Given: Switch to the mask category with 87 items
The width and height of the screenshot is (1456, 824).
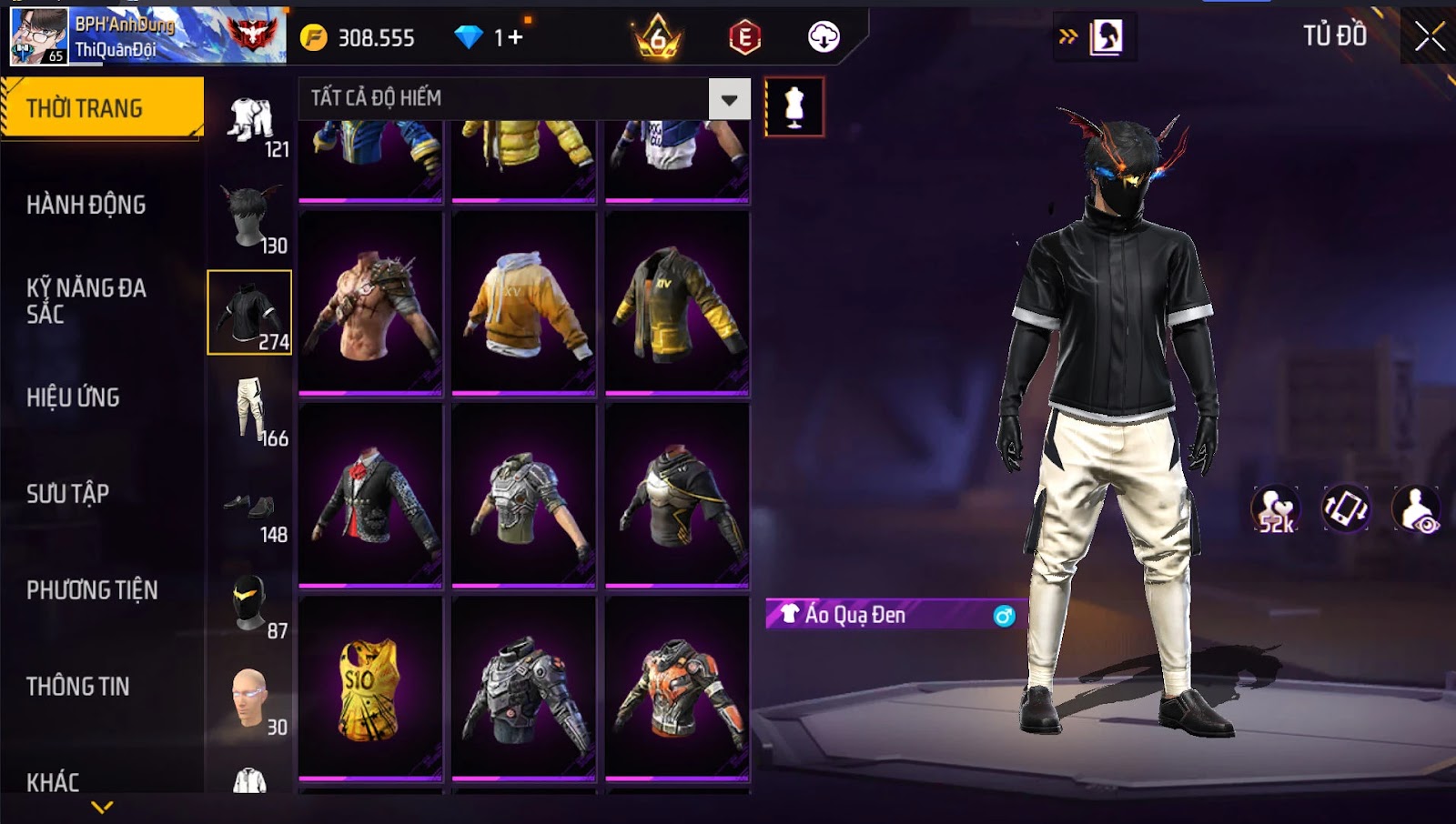Looking at the screenshot, I should 250,603.
